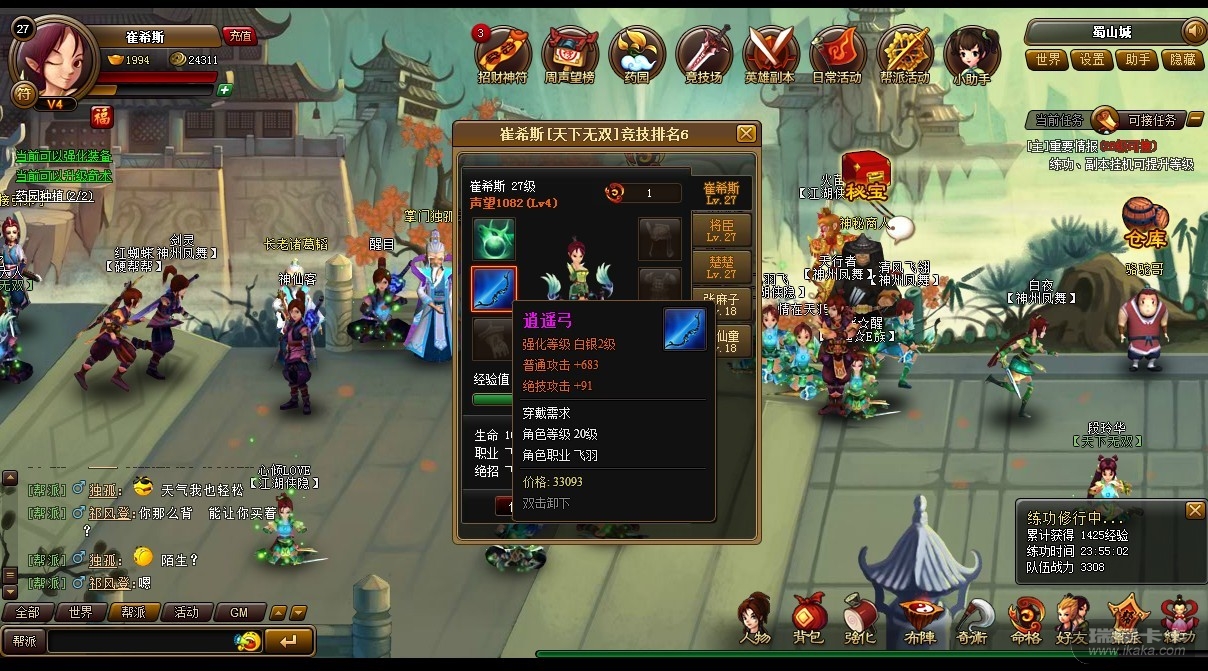
Task: Click the 充值 recharge button
Action: pos(240,36)
